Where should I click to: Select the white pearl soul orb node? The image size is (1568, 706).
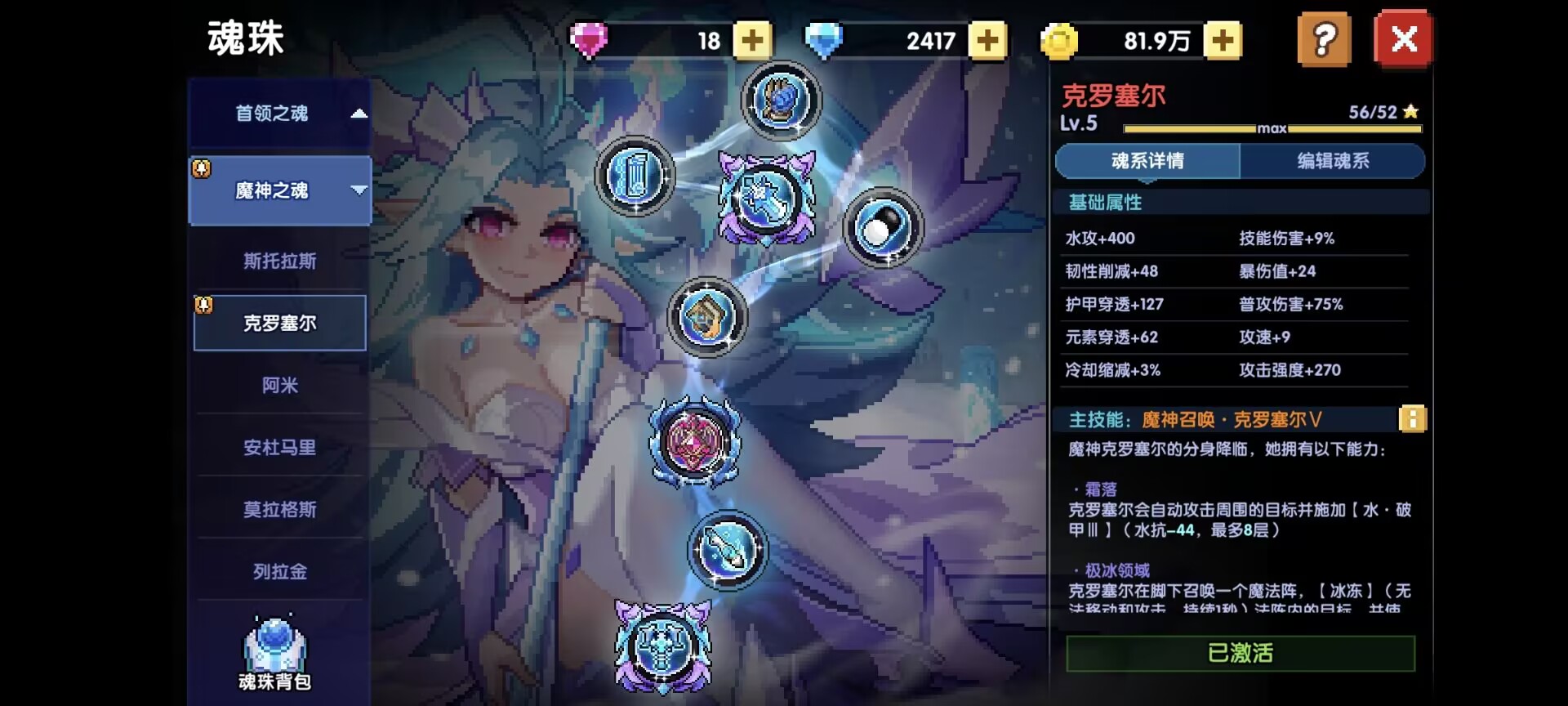(882, 228)
